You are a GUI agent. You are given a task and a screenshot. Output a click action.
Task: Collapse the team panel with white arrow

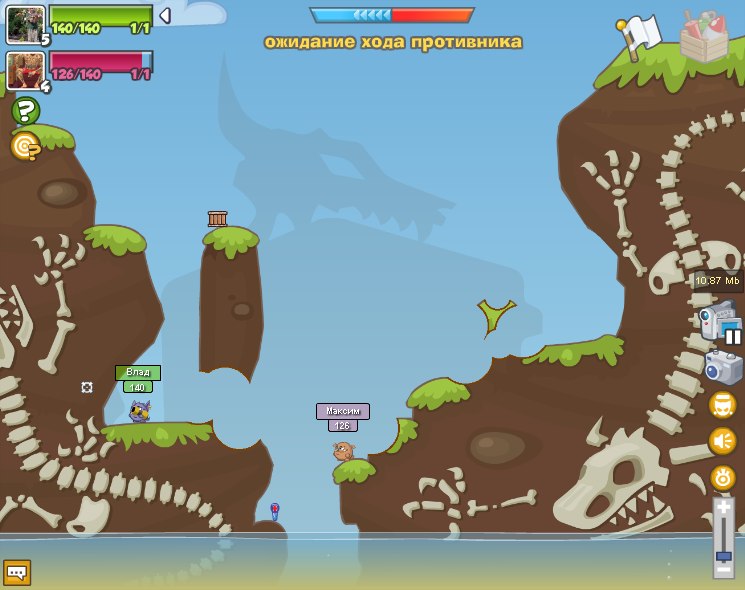point(165,15)
